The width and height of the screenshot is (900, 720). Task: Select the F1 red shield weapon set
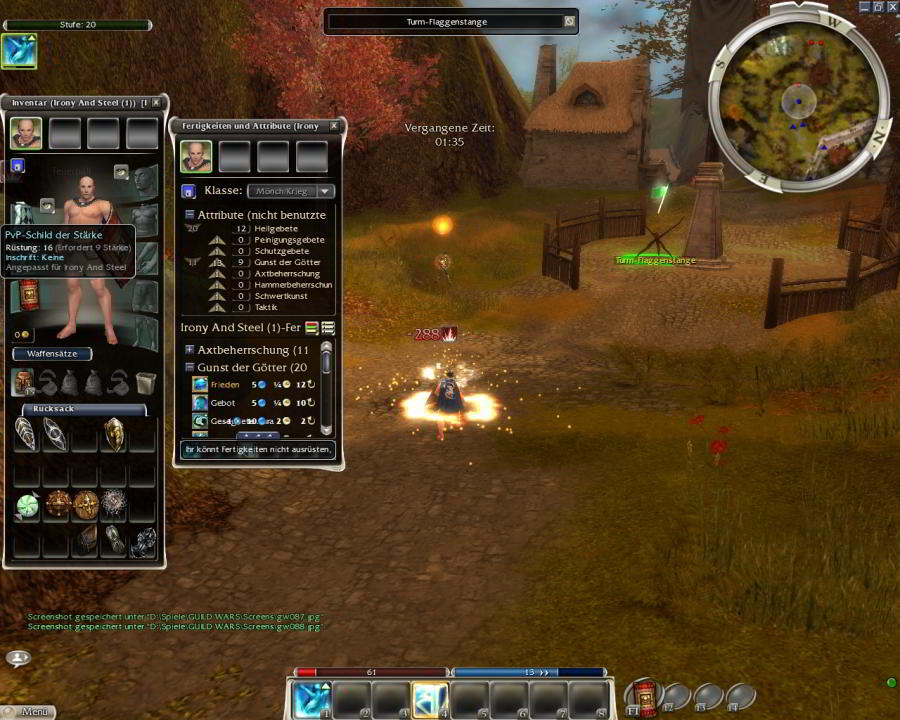641,696
